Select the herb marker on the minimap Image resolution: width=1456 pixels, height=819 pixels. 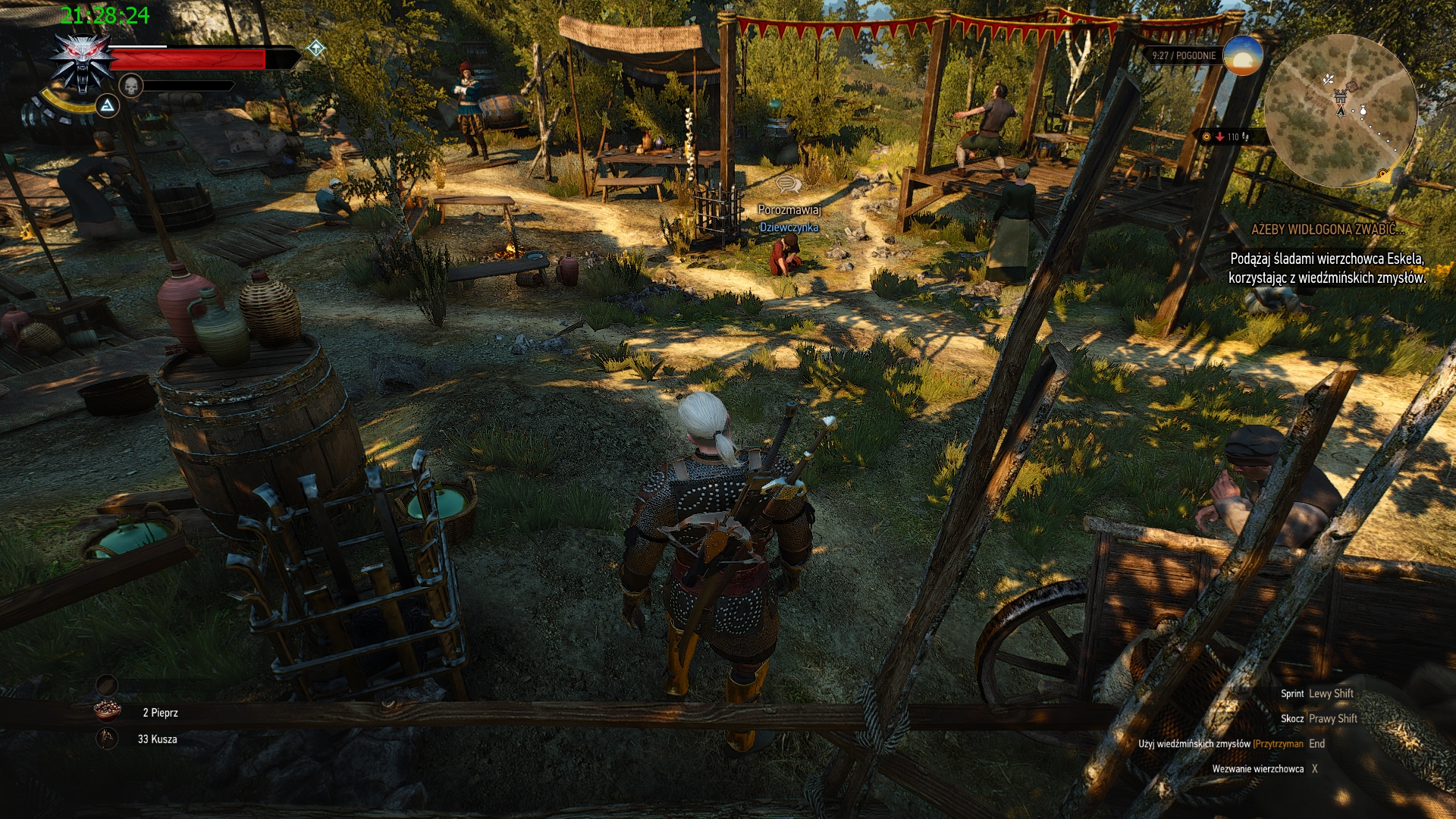point(1329,79)
